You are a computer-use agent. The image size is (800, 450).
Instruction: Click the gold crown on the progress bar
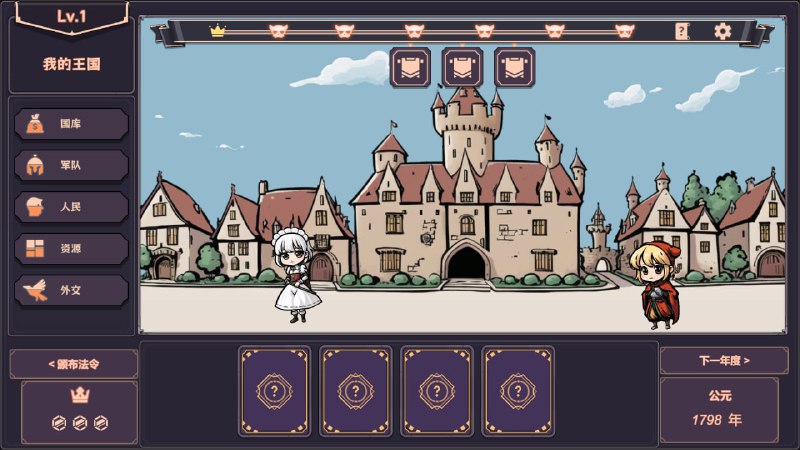[x=218, y=31]
